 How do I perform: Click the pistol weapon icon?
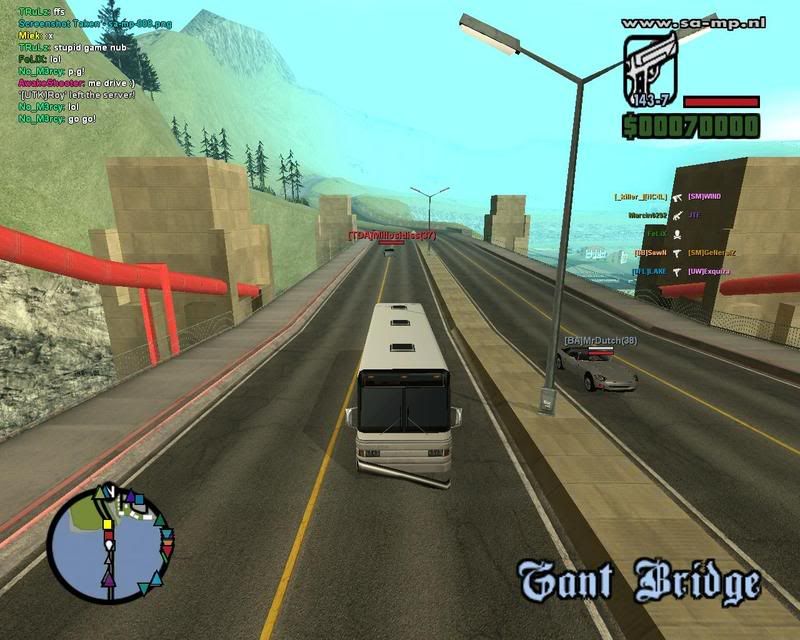[x=650, y=67]
